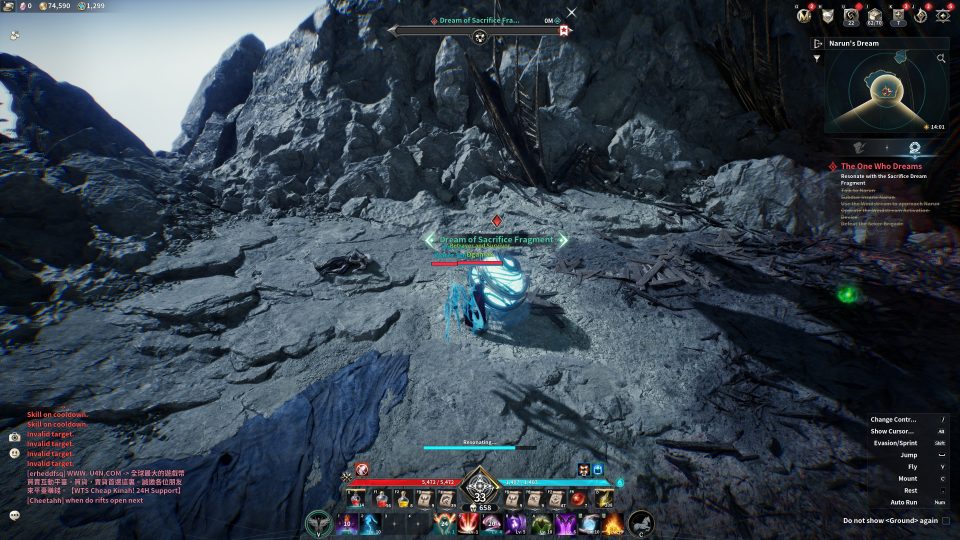Tick the Do not show Ground again checkbox
960x540 pixels.
point(946,520)
